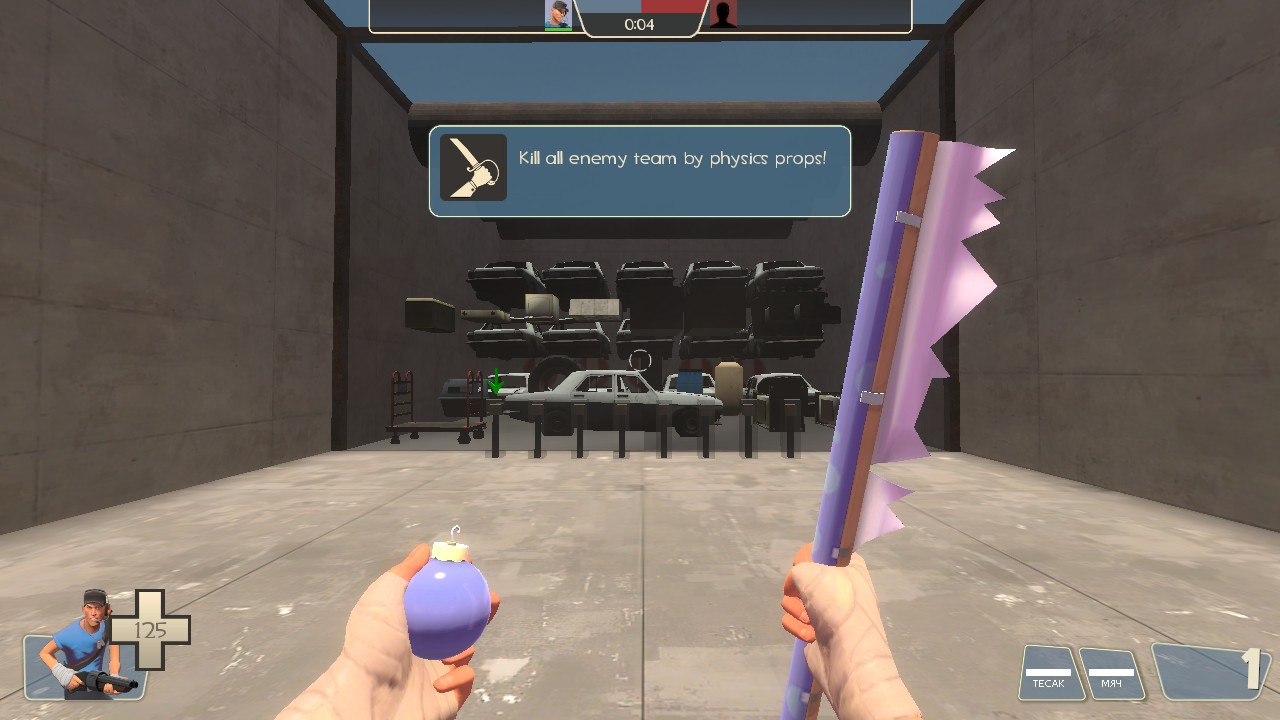
Task: Click the RED player silhouette on the scoreboard
Action: click(x=723, y=14)
